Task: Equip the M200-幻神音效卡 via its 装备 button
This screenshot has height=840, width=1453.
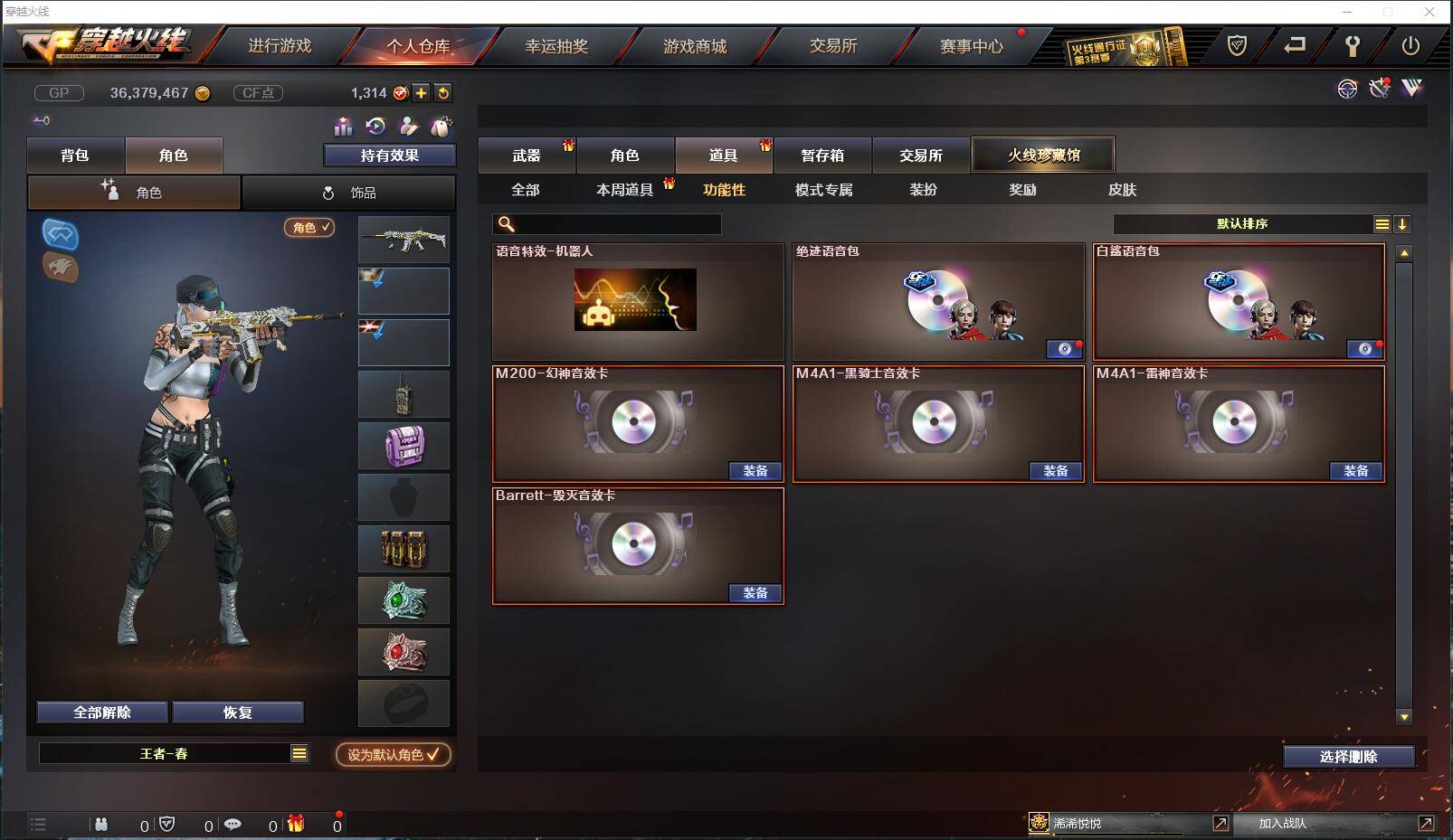Action: [756, 471]
